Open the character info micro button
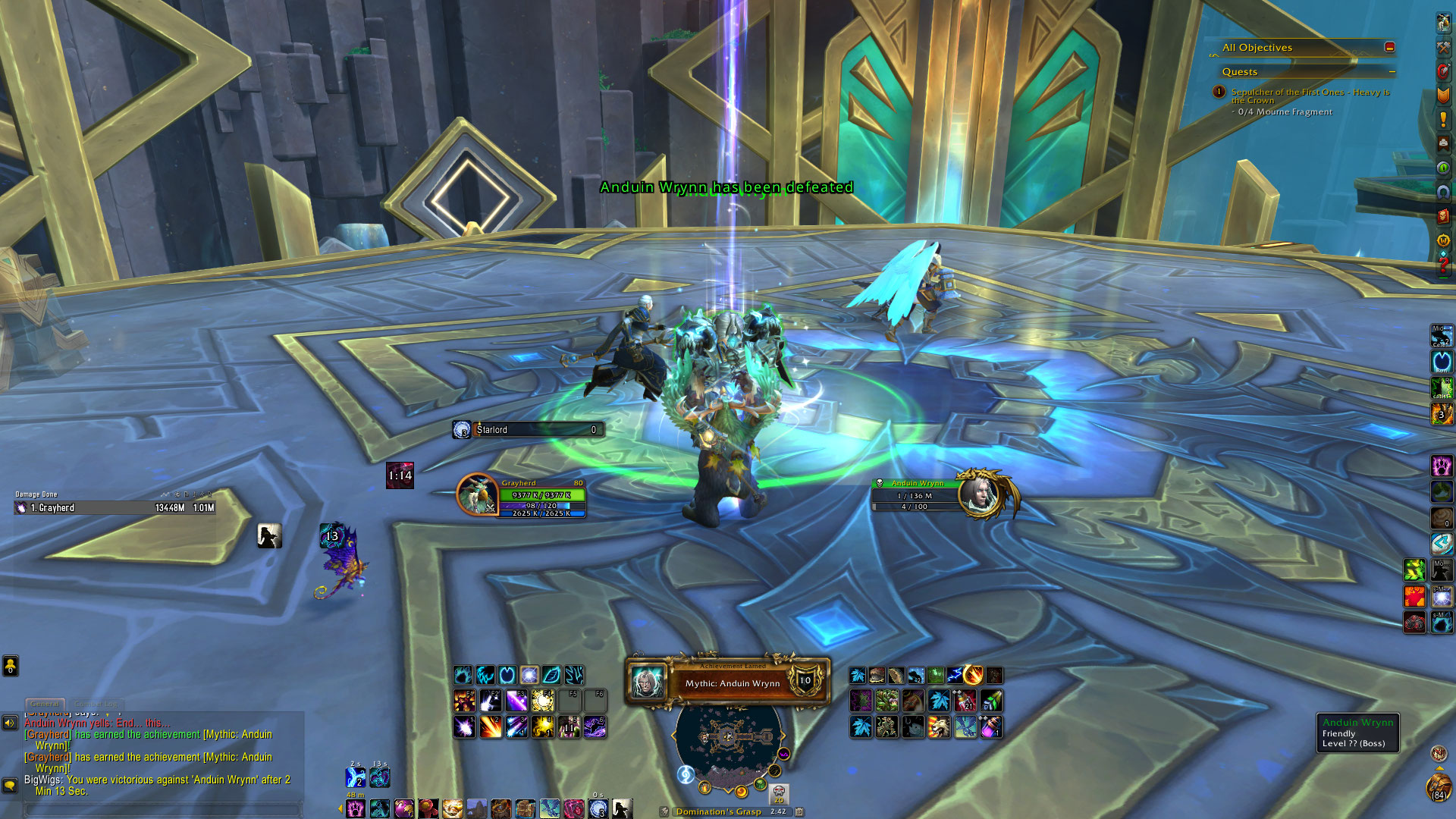The height and width of the screenshot is (819, 1456). pos(1443,23)
